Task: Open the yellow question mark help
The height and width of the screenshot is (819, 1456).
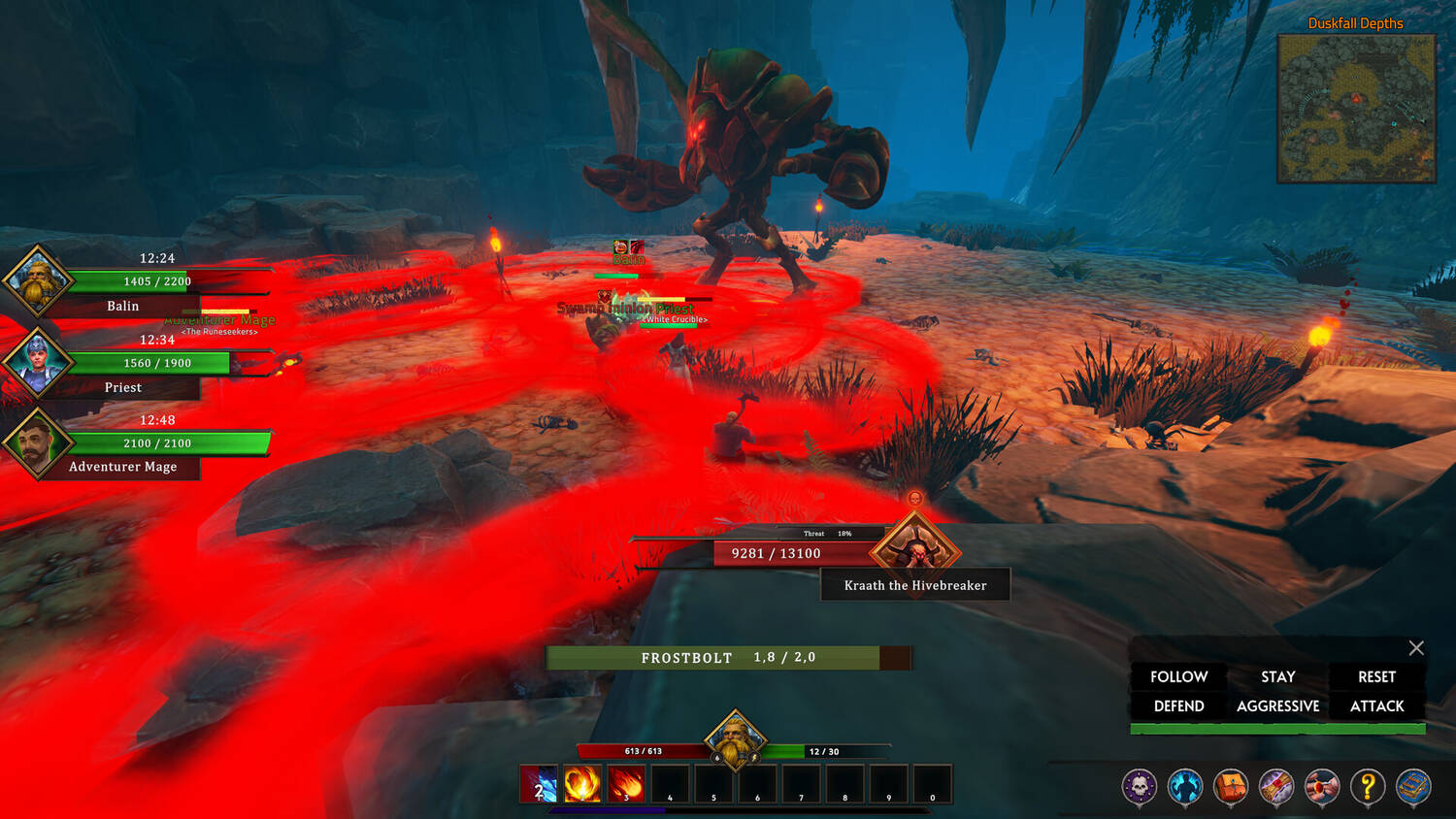Action: coord(1368,787)
